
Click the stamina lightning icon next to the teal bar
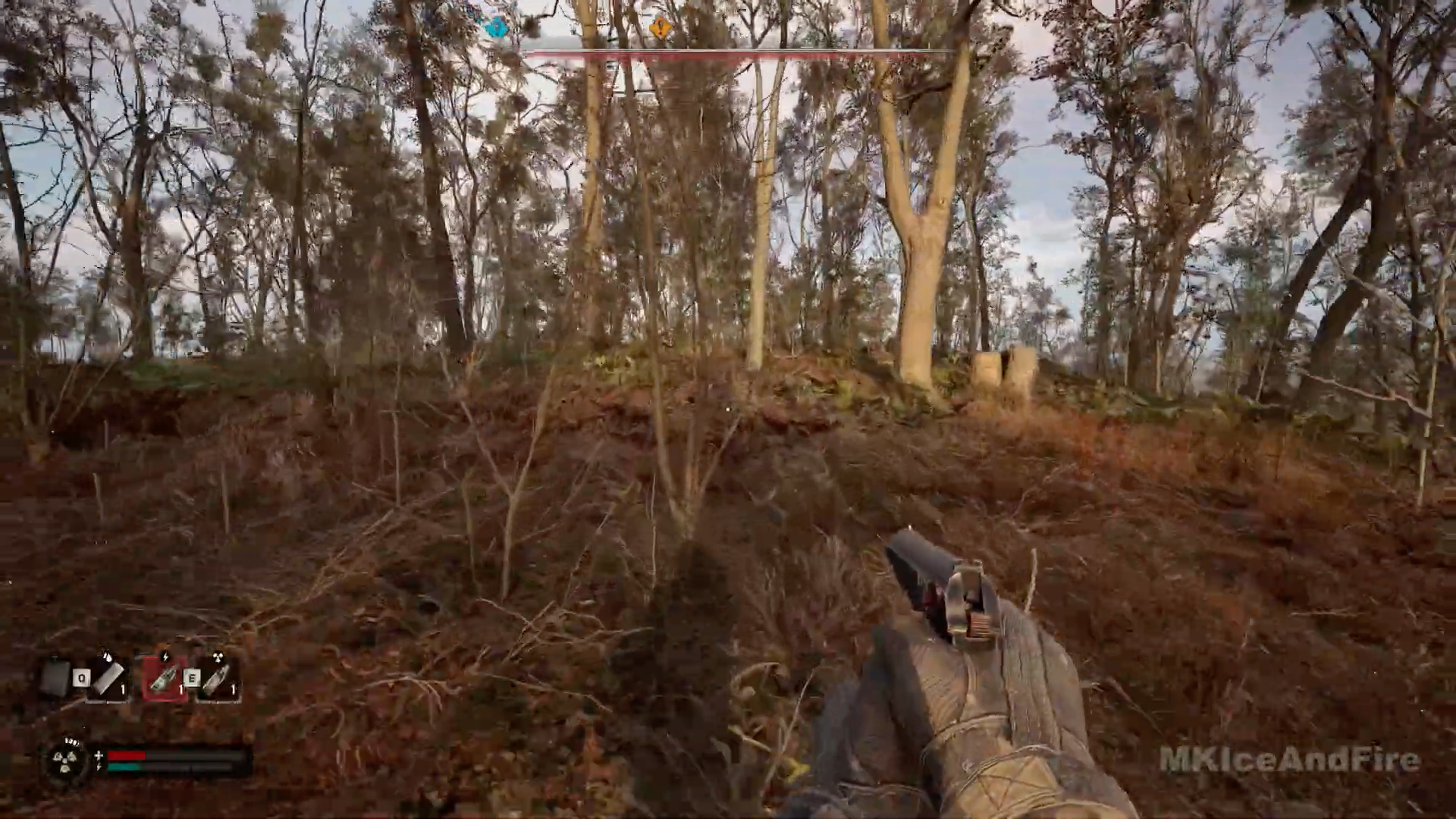point(101,766)
